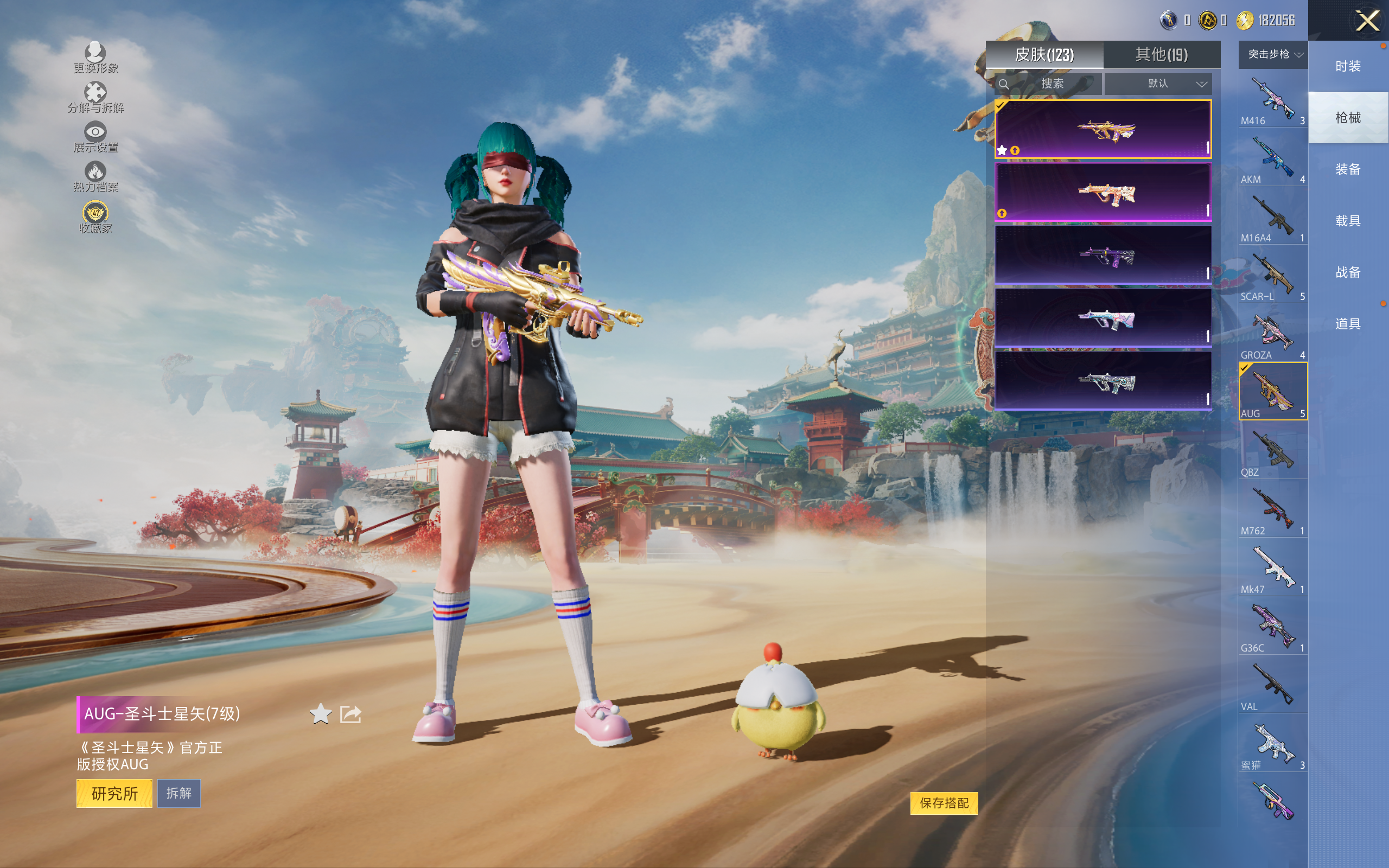
Task: Open the 其他(19) tab
Action: [x=1161, y=55]
